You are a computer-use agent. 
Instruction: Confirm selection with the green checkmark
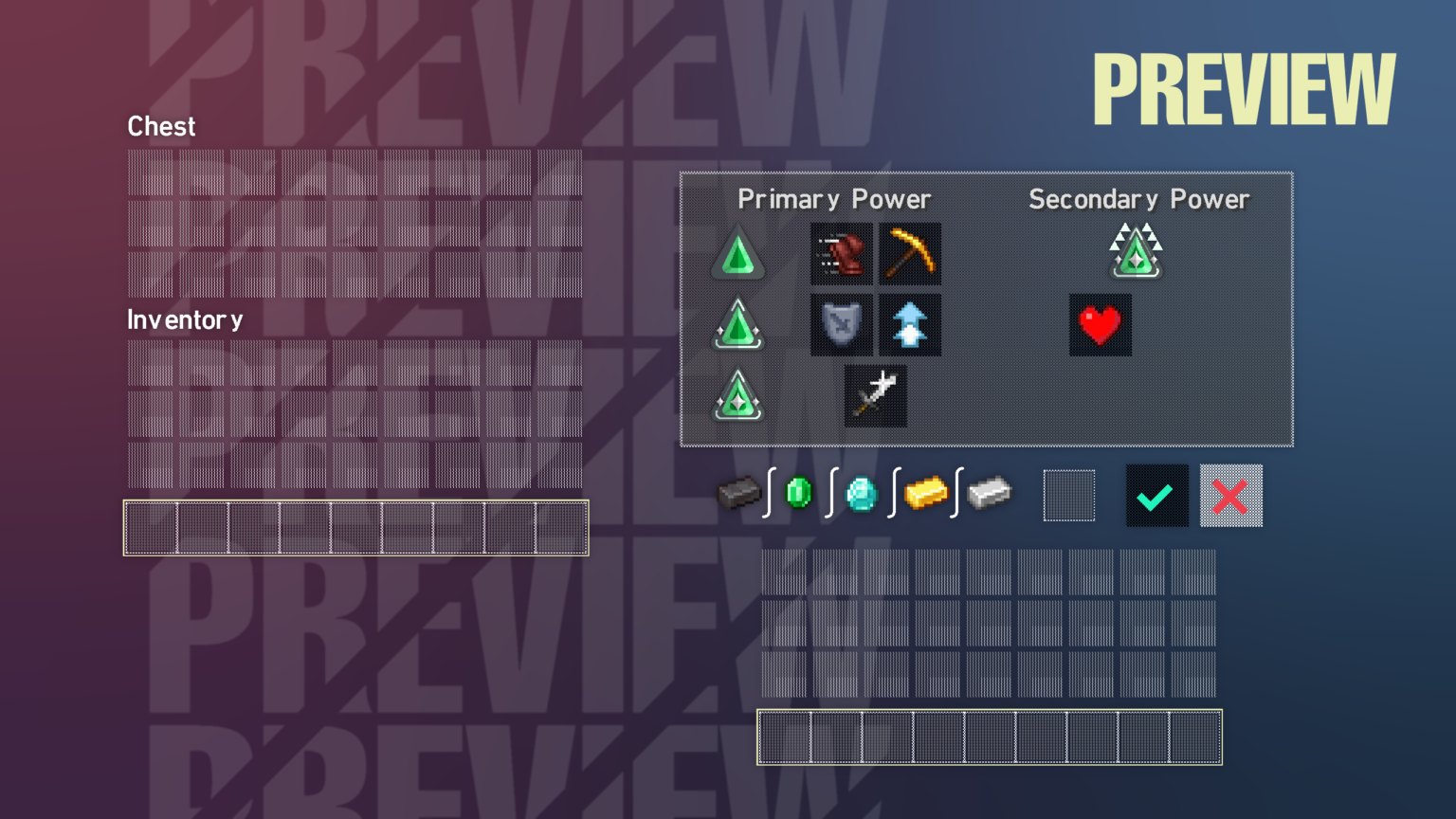point(1156,495)
